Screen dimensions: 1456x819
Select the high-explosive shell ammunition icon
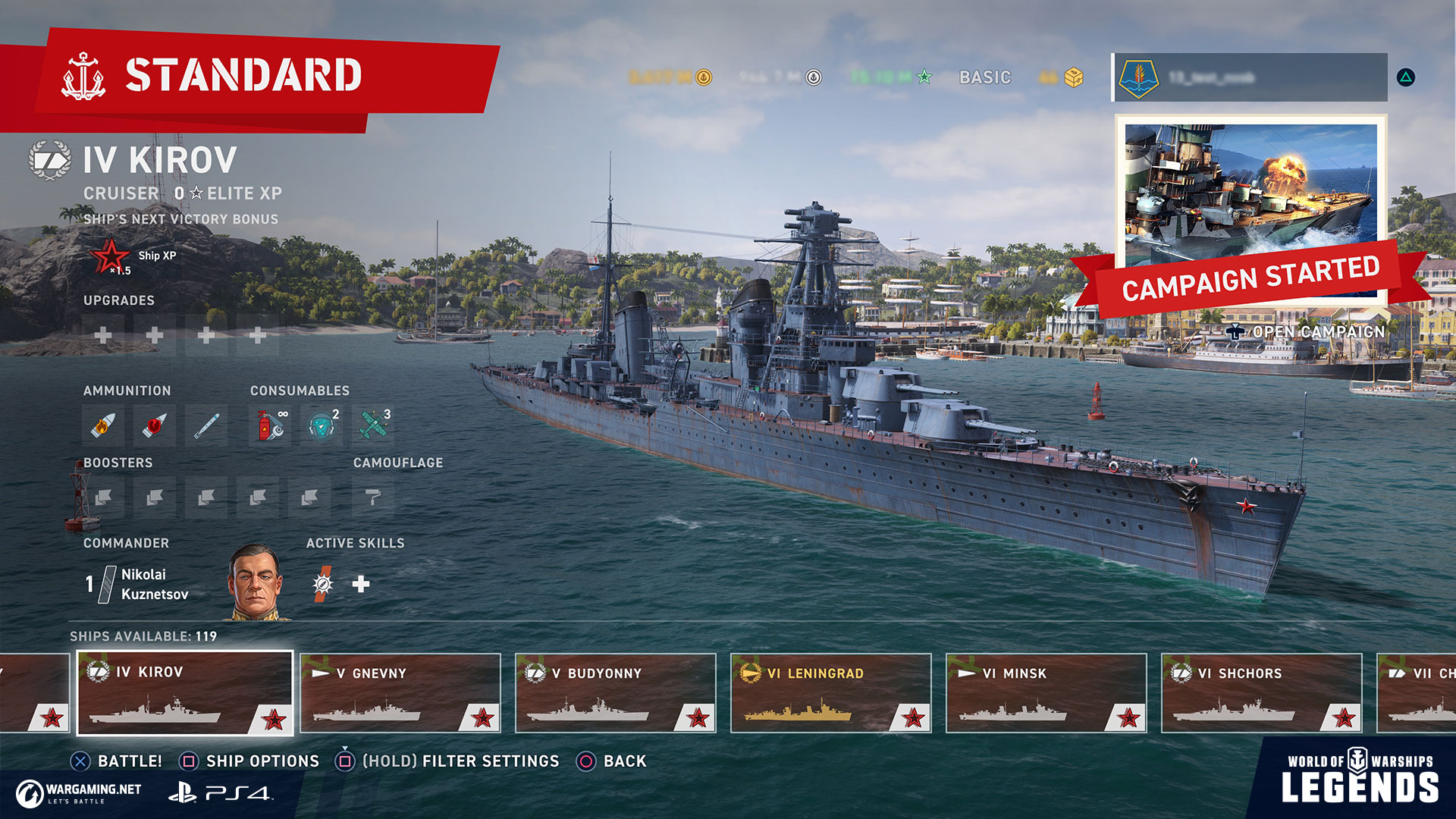(x=103, y=425)
